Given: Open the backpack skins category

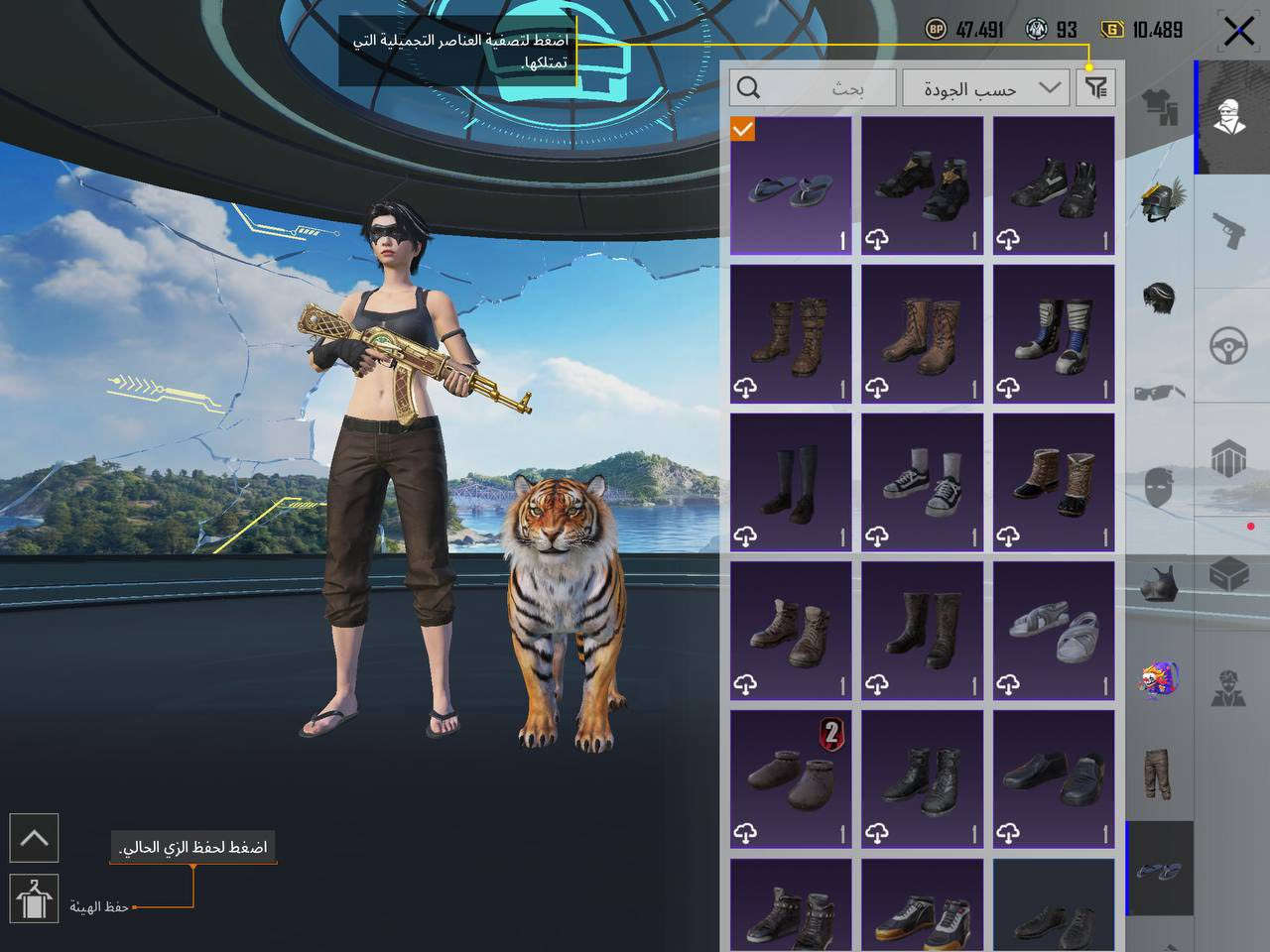Looking at the screenshot, I should [x=1160, y=679].
